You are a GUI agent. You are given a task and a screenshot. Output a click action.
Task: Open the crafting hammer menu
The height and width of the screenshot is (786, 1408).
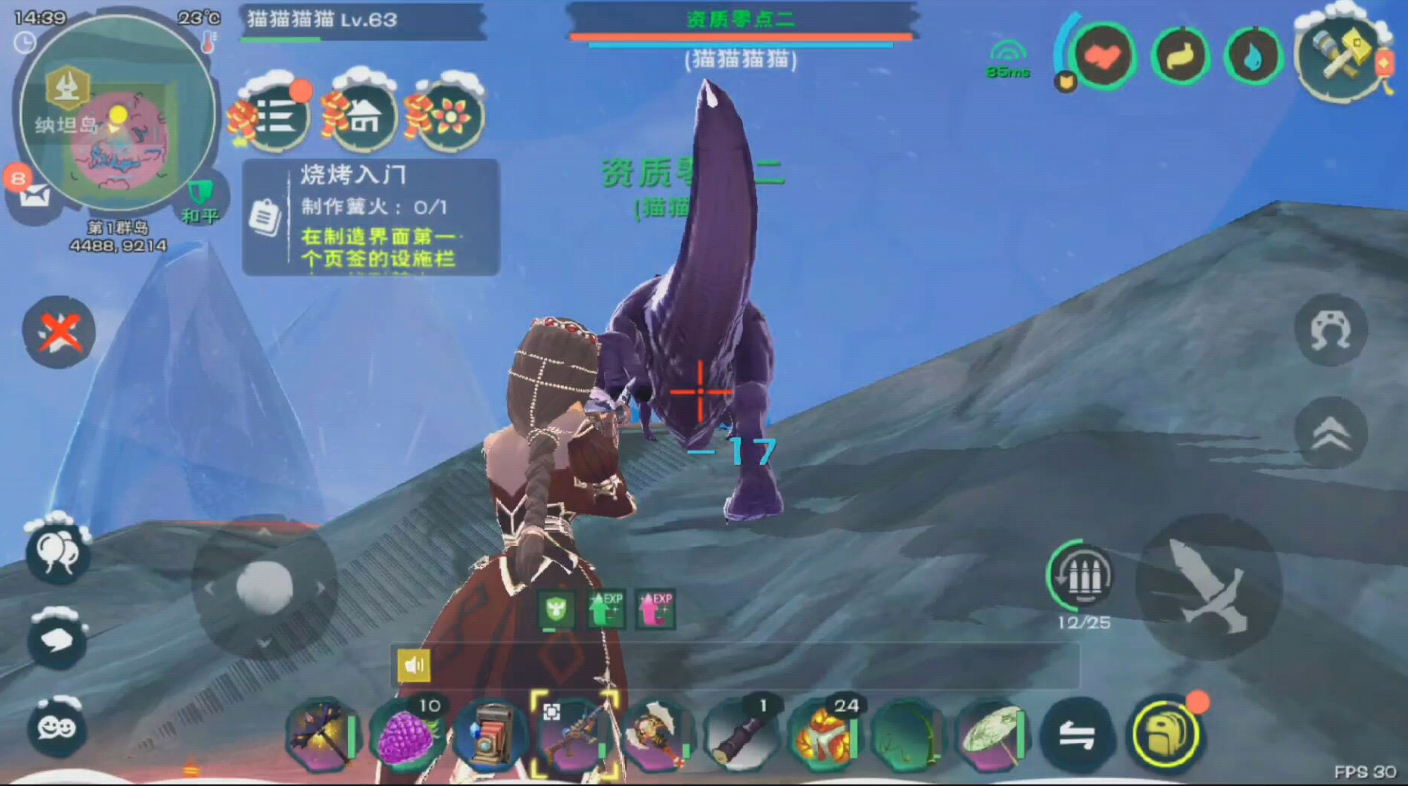tap(1342, 58)
